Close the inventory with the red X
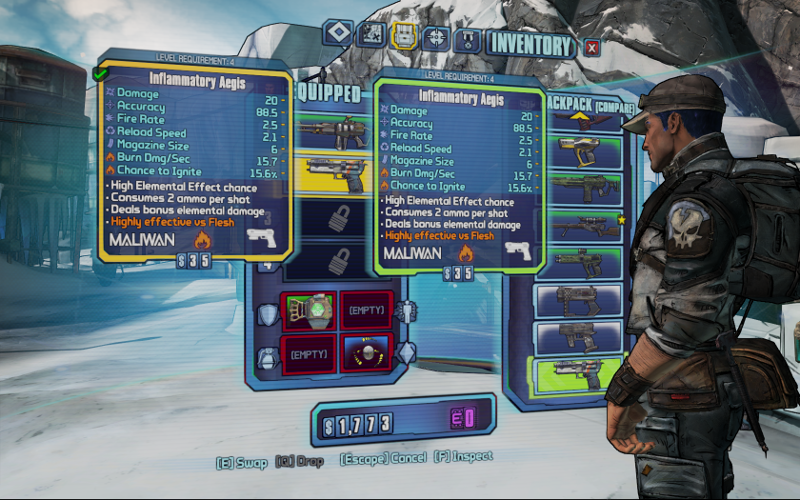Image resolution: width=800 pixels, height=500 pixels. click(592, 46)
